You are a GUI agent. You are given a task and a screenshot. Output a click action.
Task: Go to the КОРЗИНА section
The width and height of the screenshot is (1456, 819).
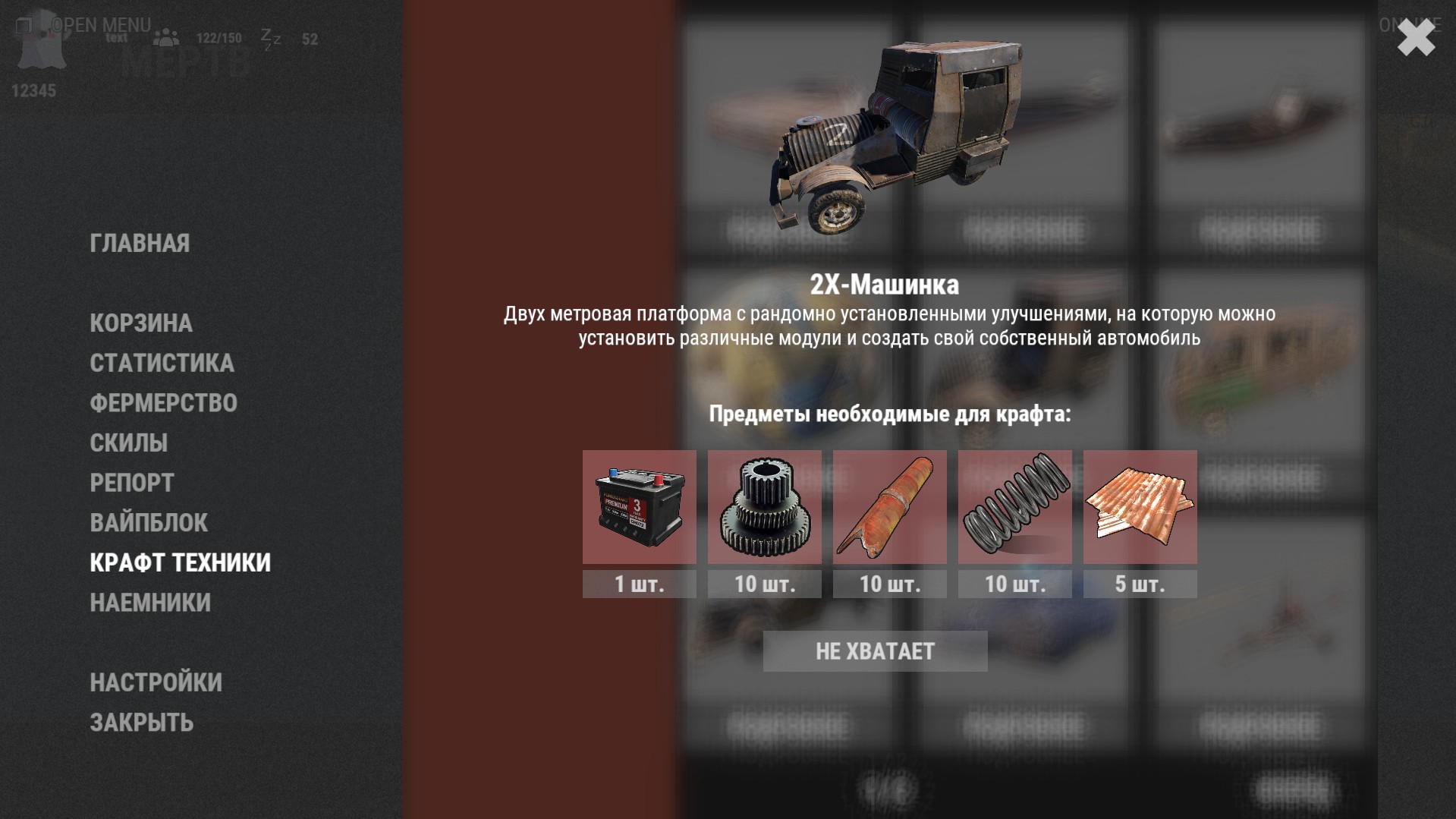141,323
